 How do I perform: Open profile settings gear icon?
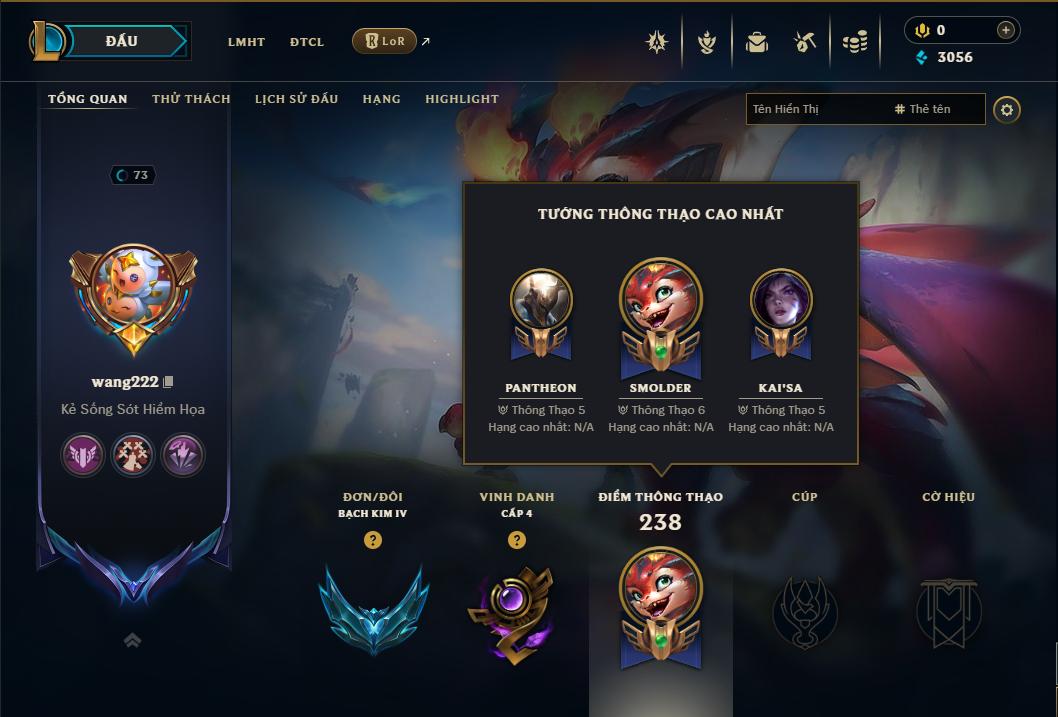1007,110
